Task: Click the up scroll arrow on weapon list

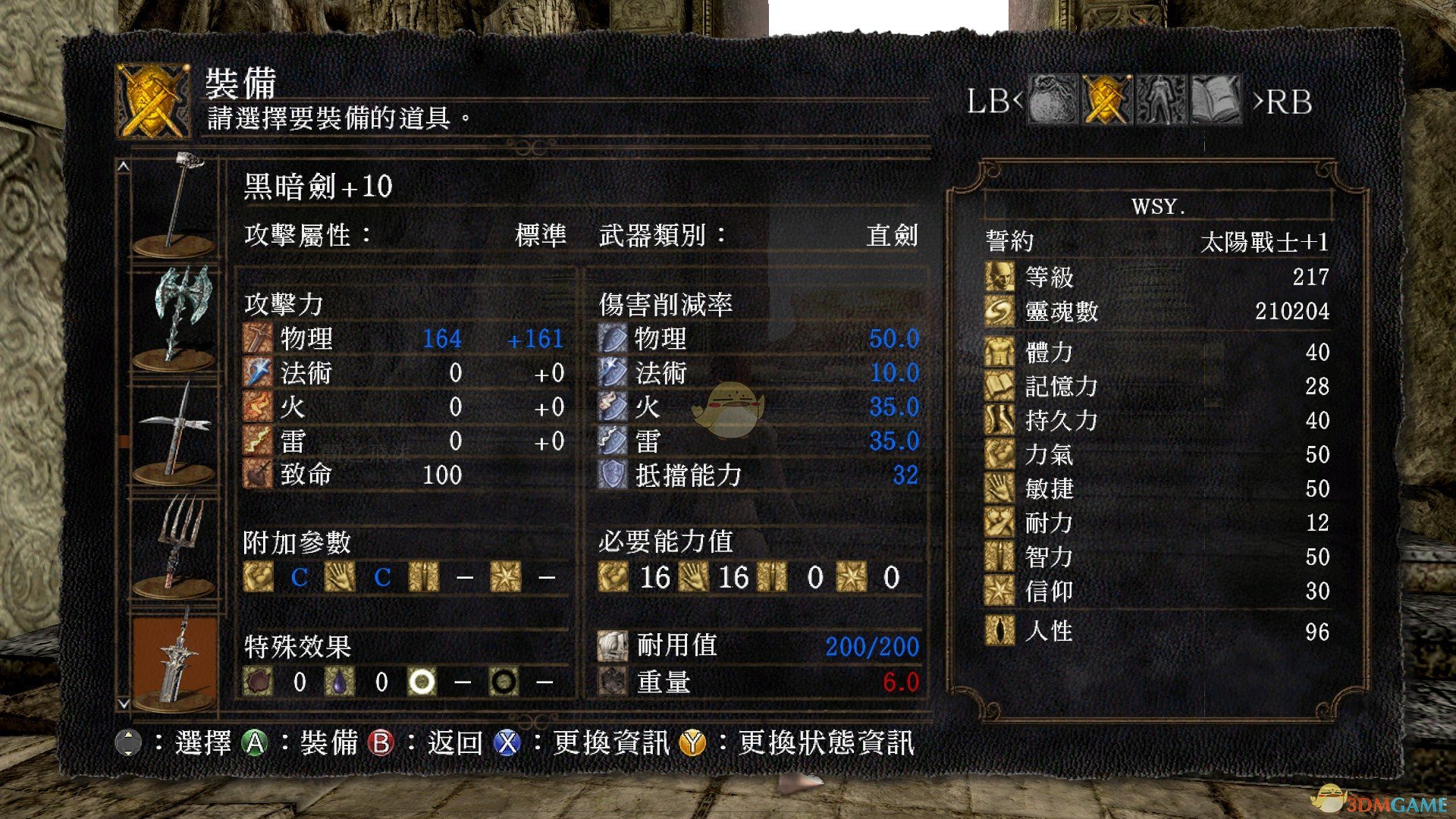Action: tap(124, 165)
